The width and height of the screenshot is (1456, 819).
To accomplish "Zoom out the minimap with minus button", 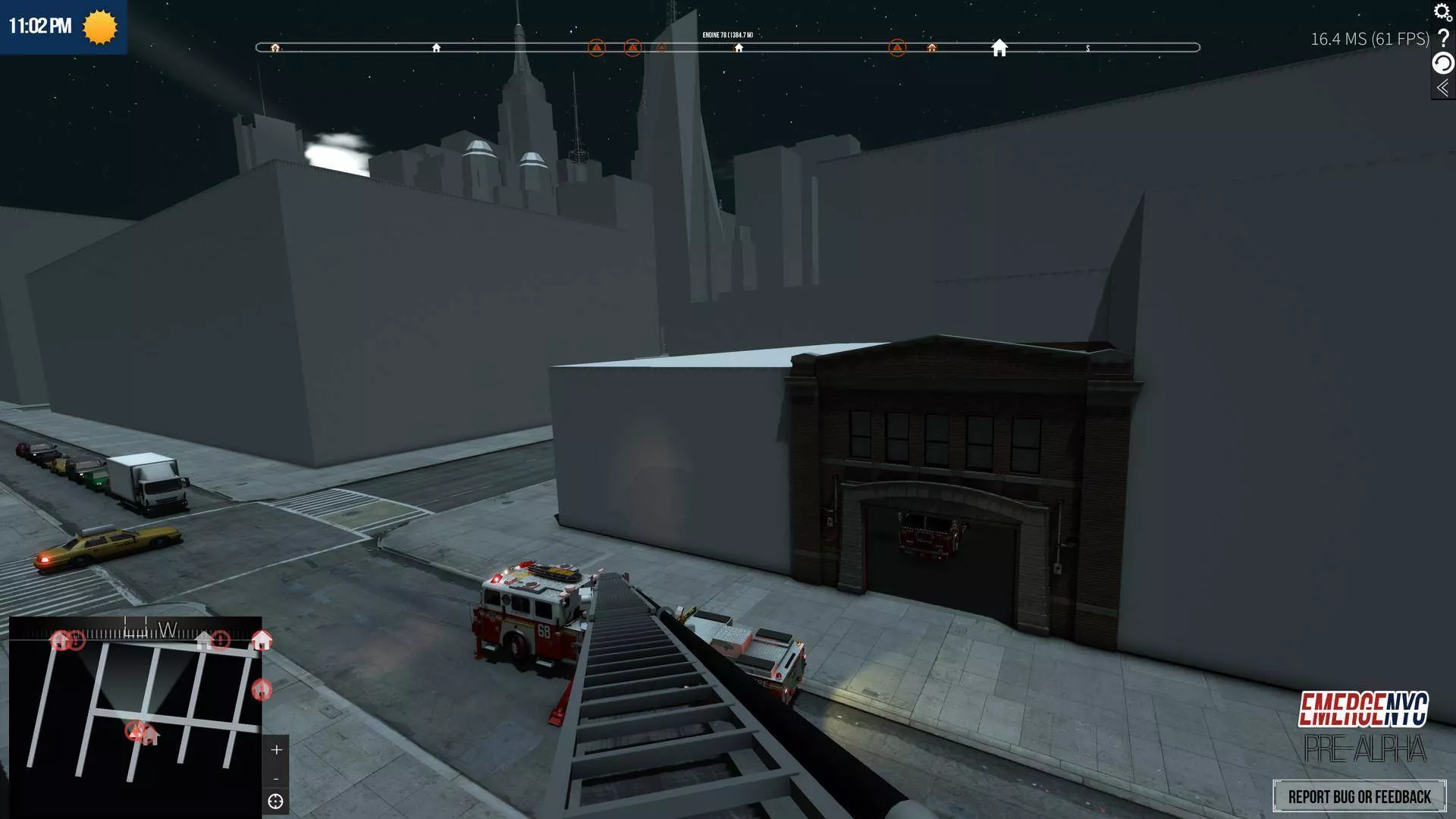I will (276, 779).
